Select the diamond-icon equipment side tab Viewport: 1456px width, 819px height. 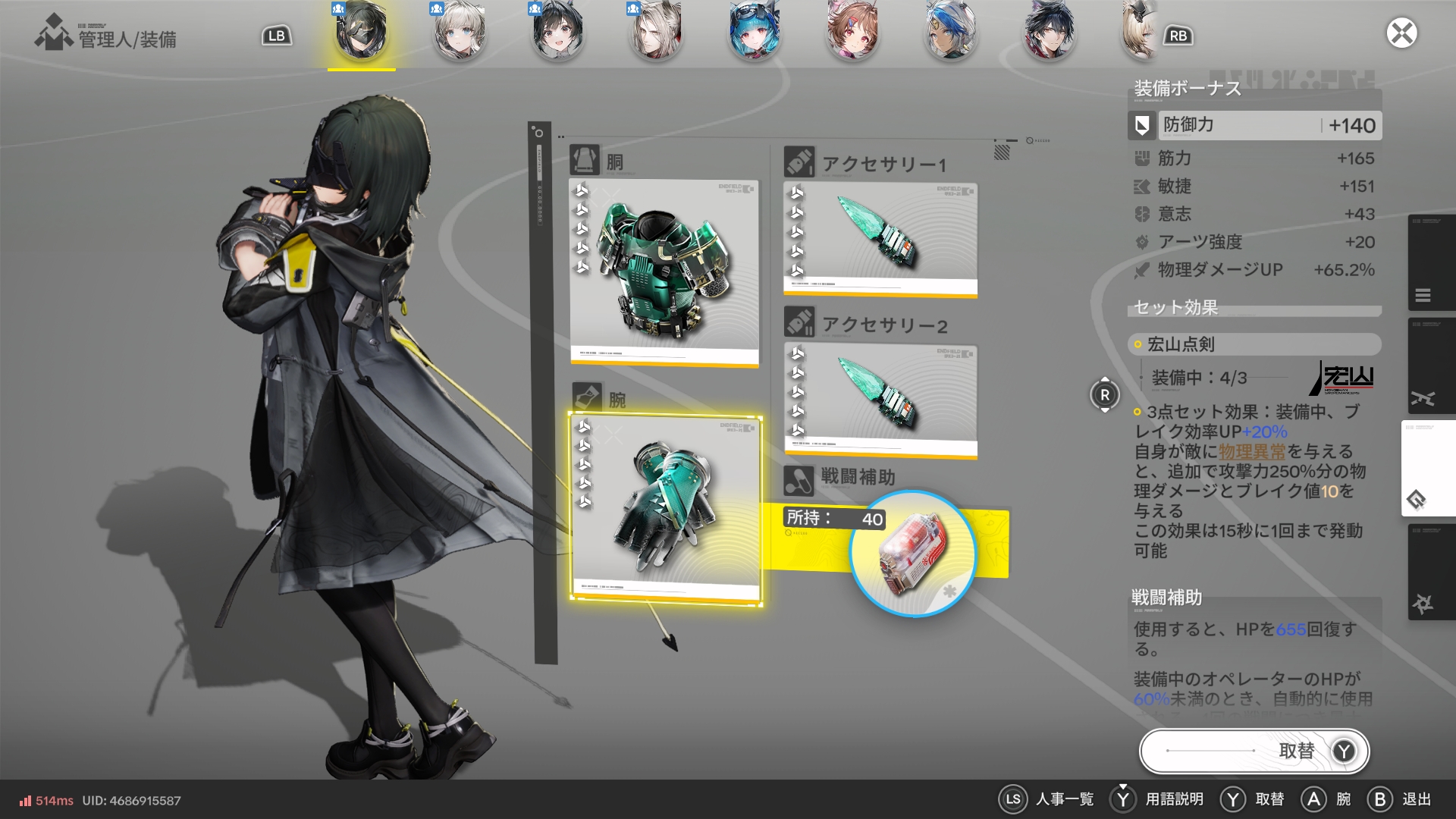pyautogui.click(x=1417, y=500)
